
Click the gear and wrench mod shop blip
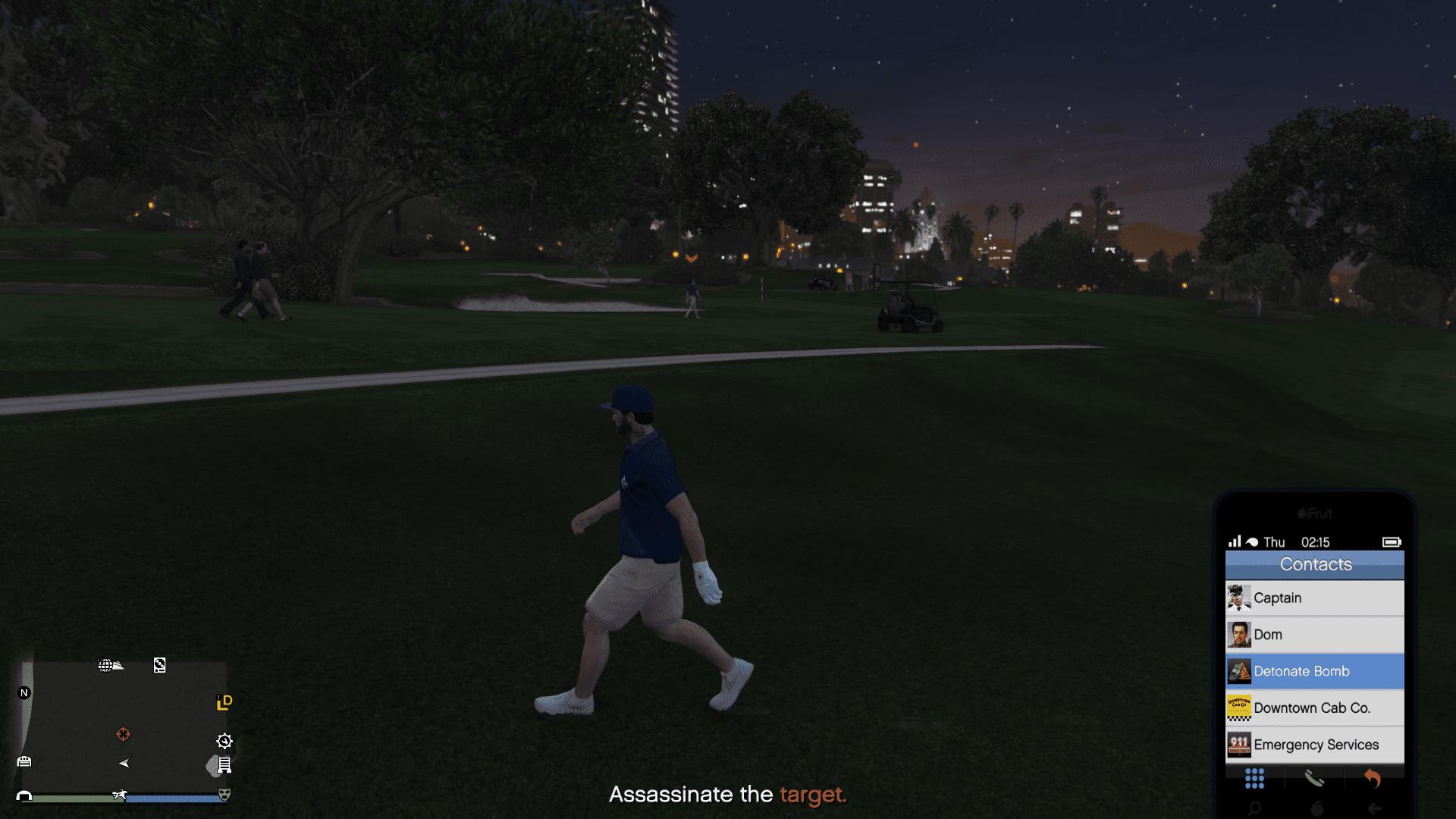[x=224, y=741]
